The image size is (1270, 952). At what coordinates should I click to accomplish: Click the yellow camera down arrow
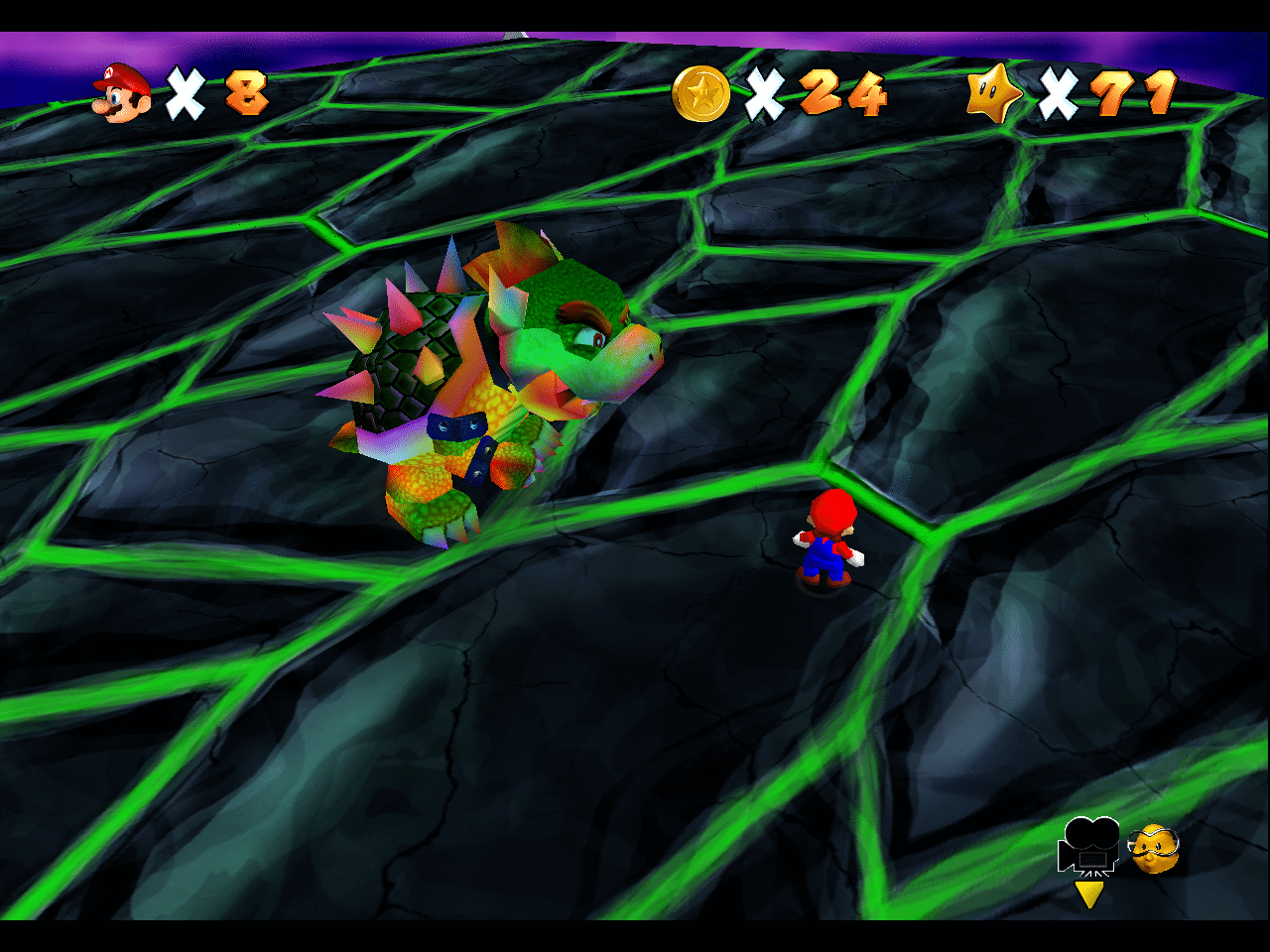tap(1089, 893)
